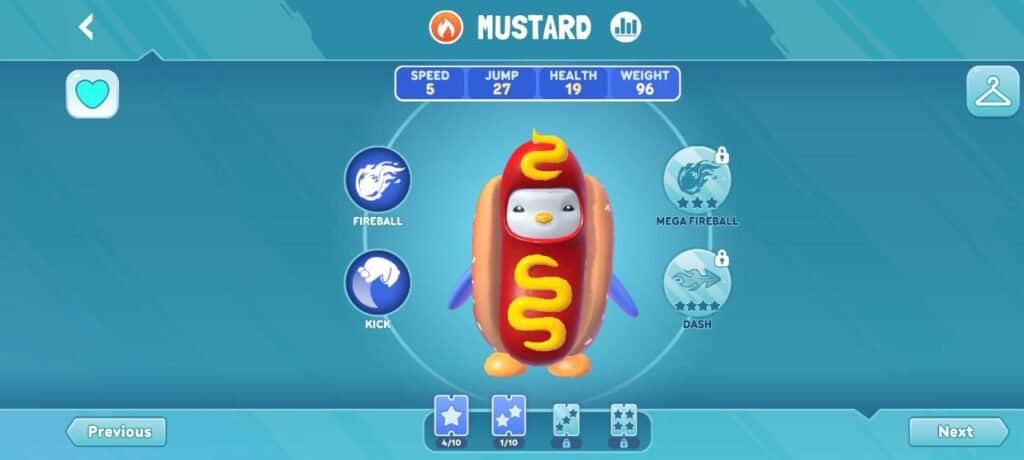Tap the locked three-star card
The height and width of the screenshot is (460, 1024).
[x=566, y=422]
